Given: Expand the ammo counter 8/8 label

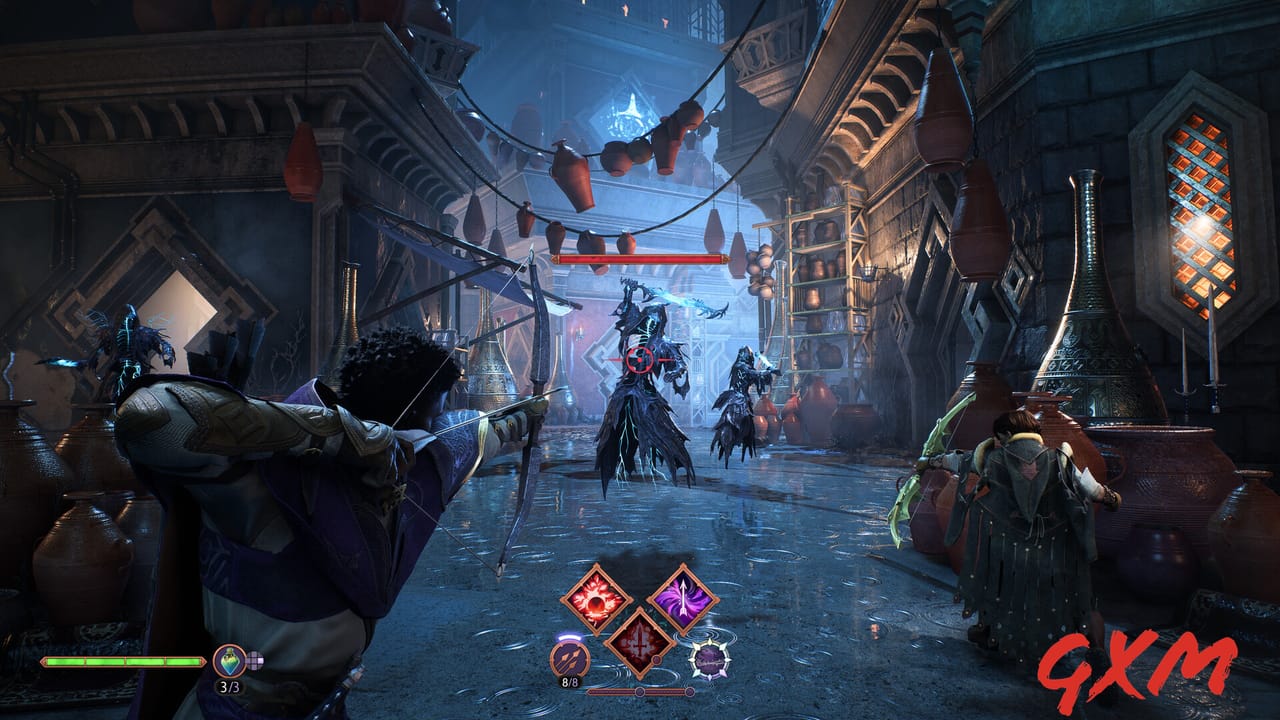Looking at the screenshot, I should click(x=570, y=681).
